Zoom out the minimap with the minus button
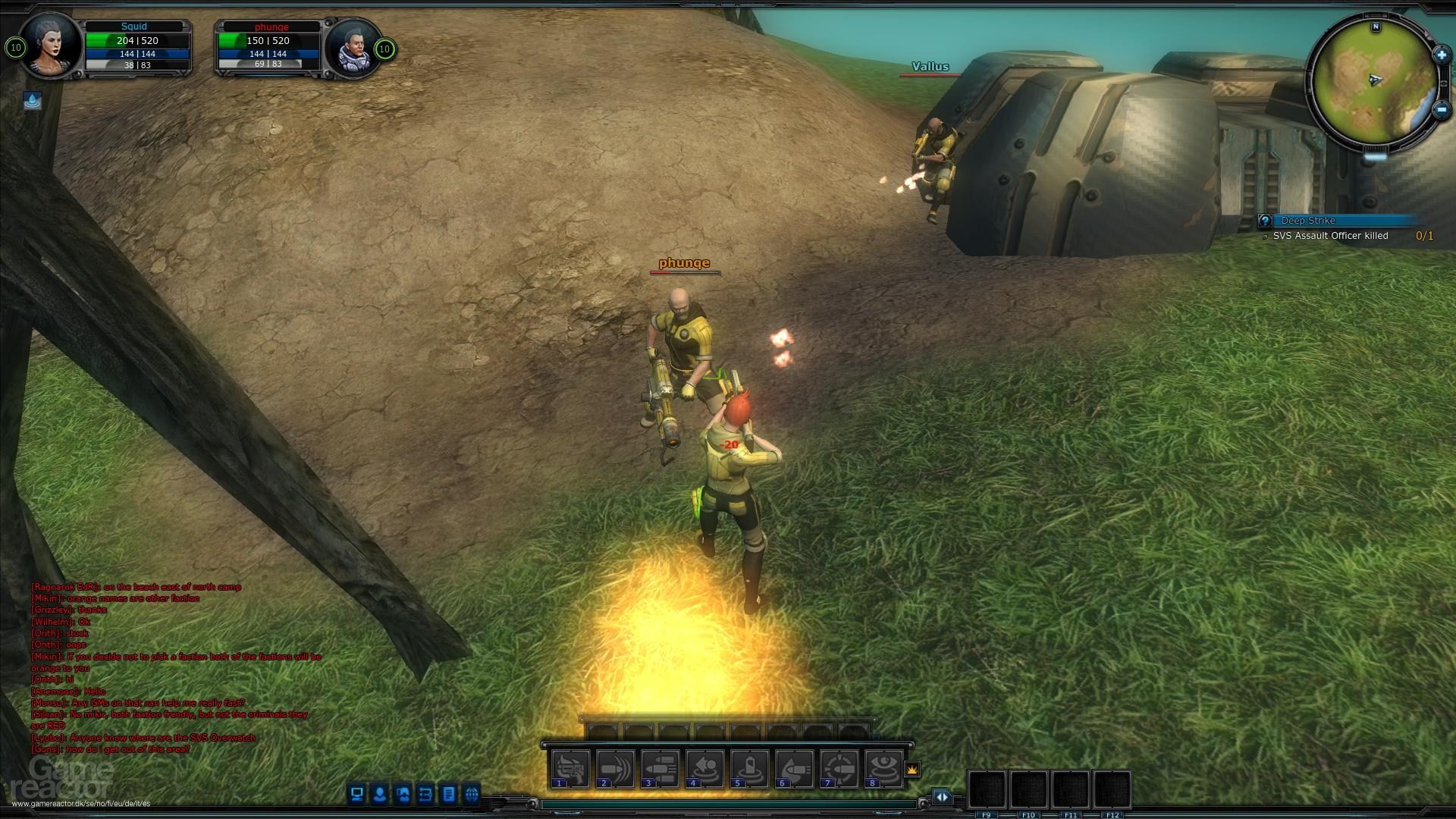The height and width of the screenshot is (819, 1456). coord(1442,109)
